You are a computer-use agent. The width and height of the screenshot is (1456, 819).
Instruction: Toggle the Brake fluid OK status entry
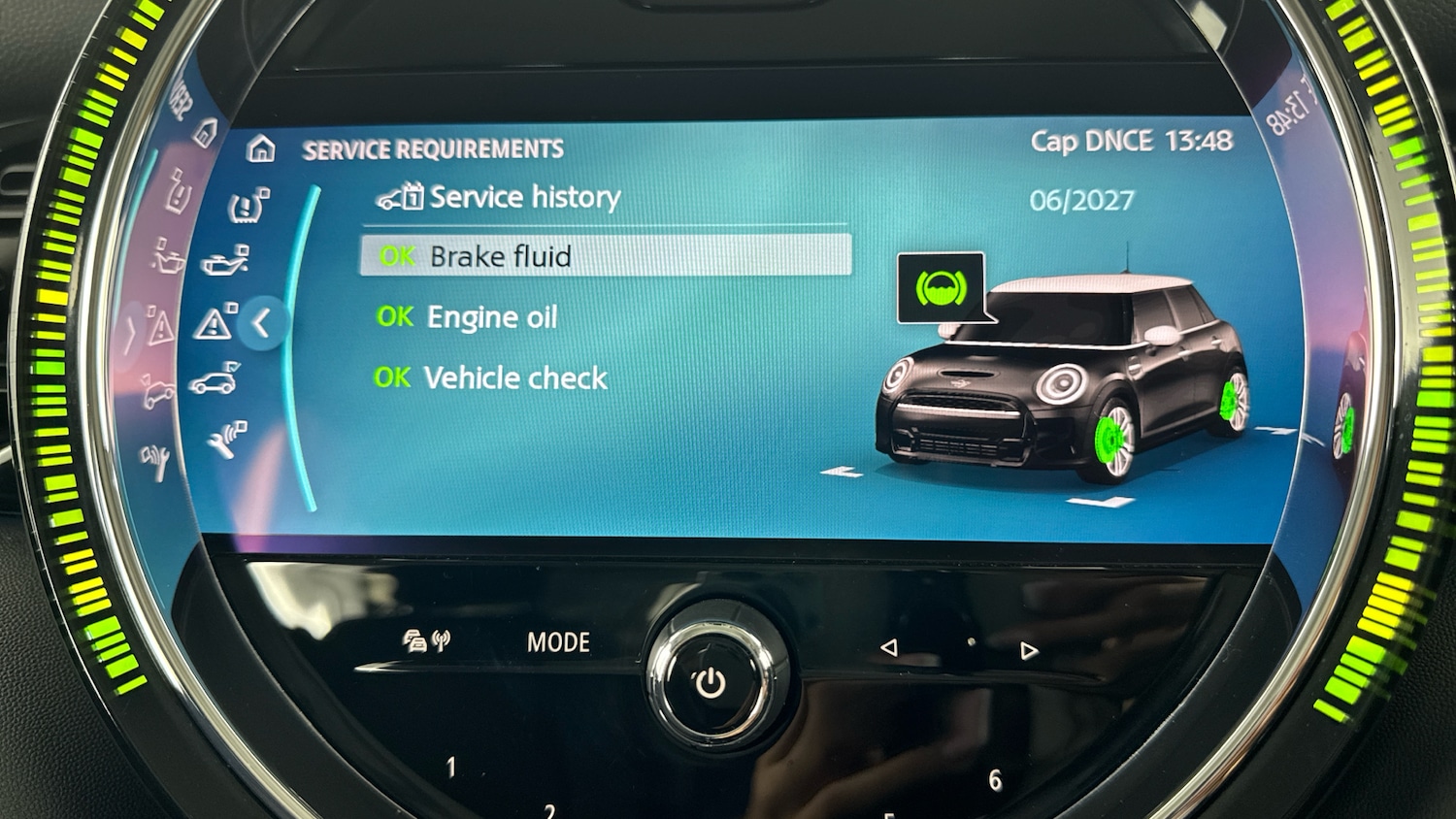505,256
